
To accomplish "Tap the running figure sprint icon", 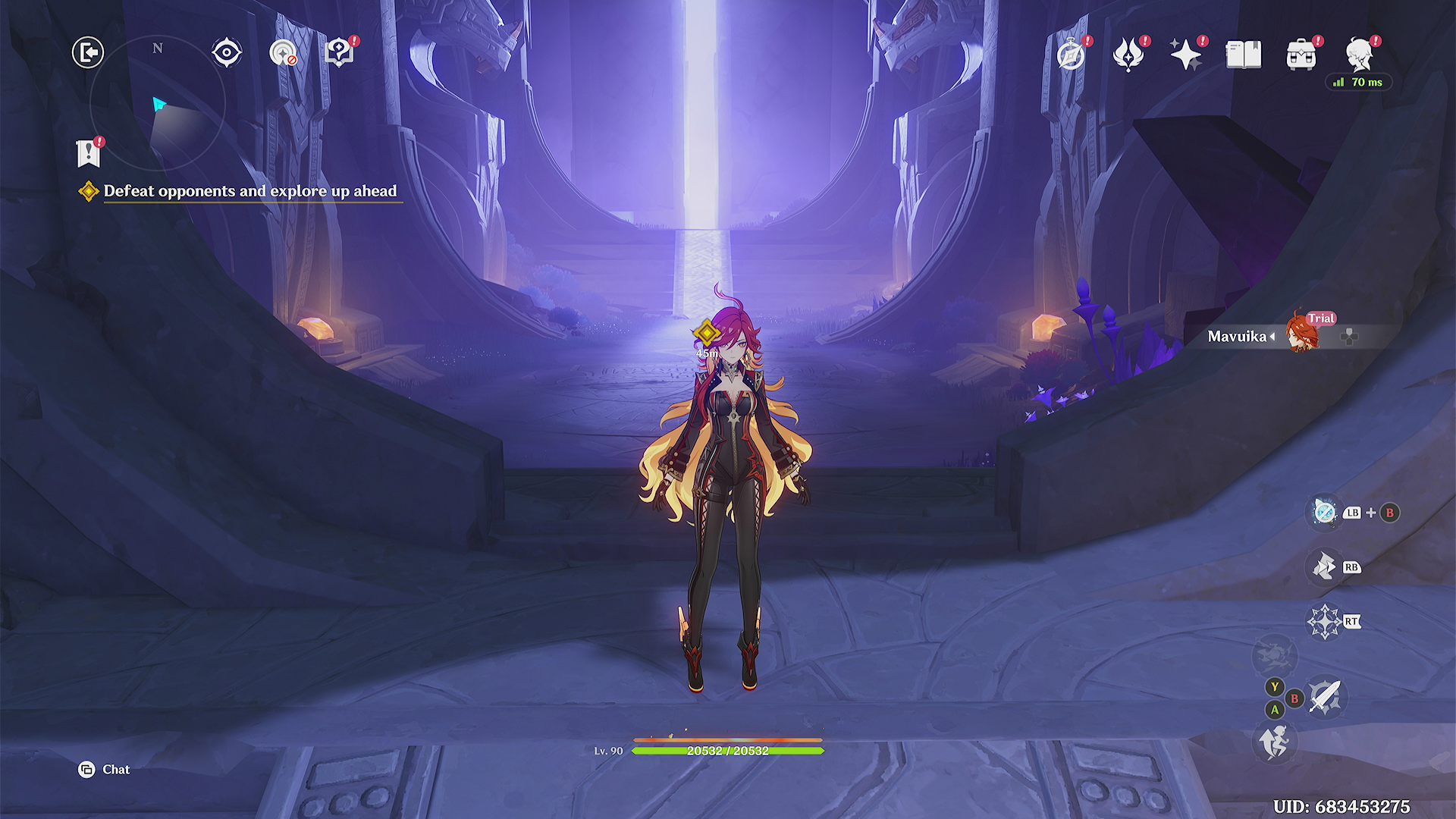I will point(1274,741).
